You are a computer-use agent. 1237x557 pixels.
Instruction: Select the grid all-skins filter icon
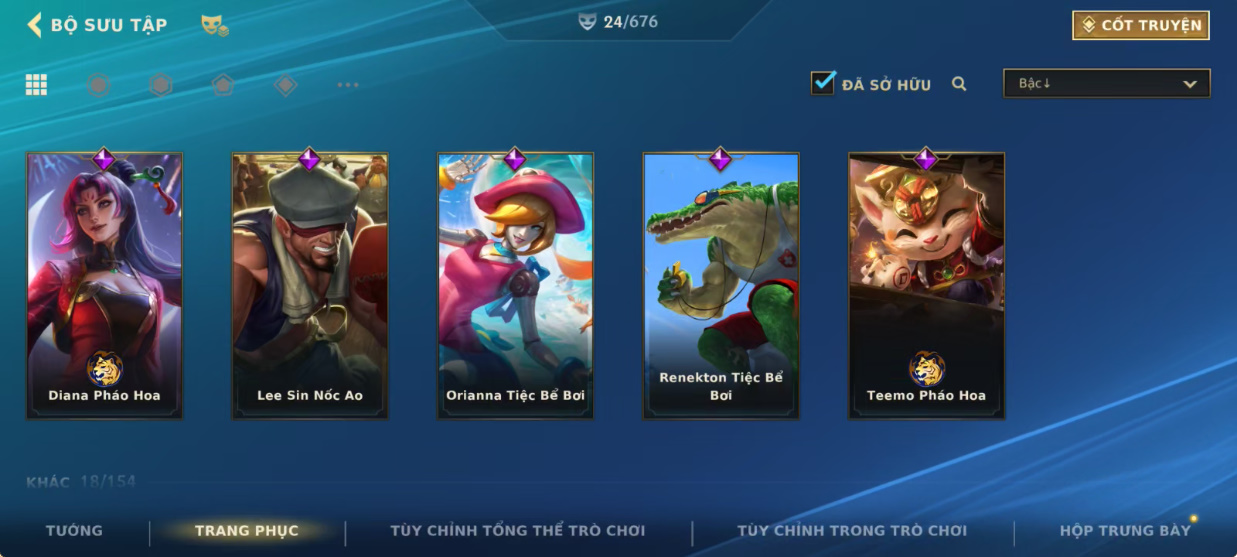click(x=36, y=85)
